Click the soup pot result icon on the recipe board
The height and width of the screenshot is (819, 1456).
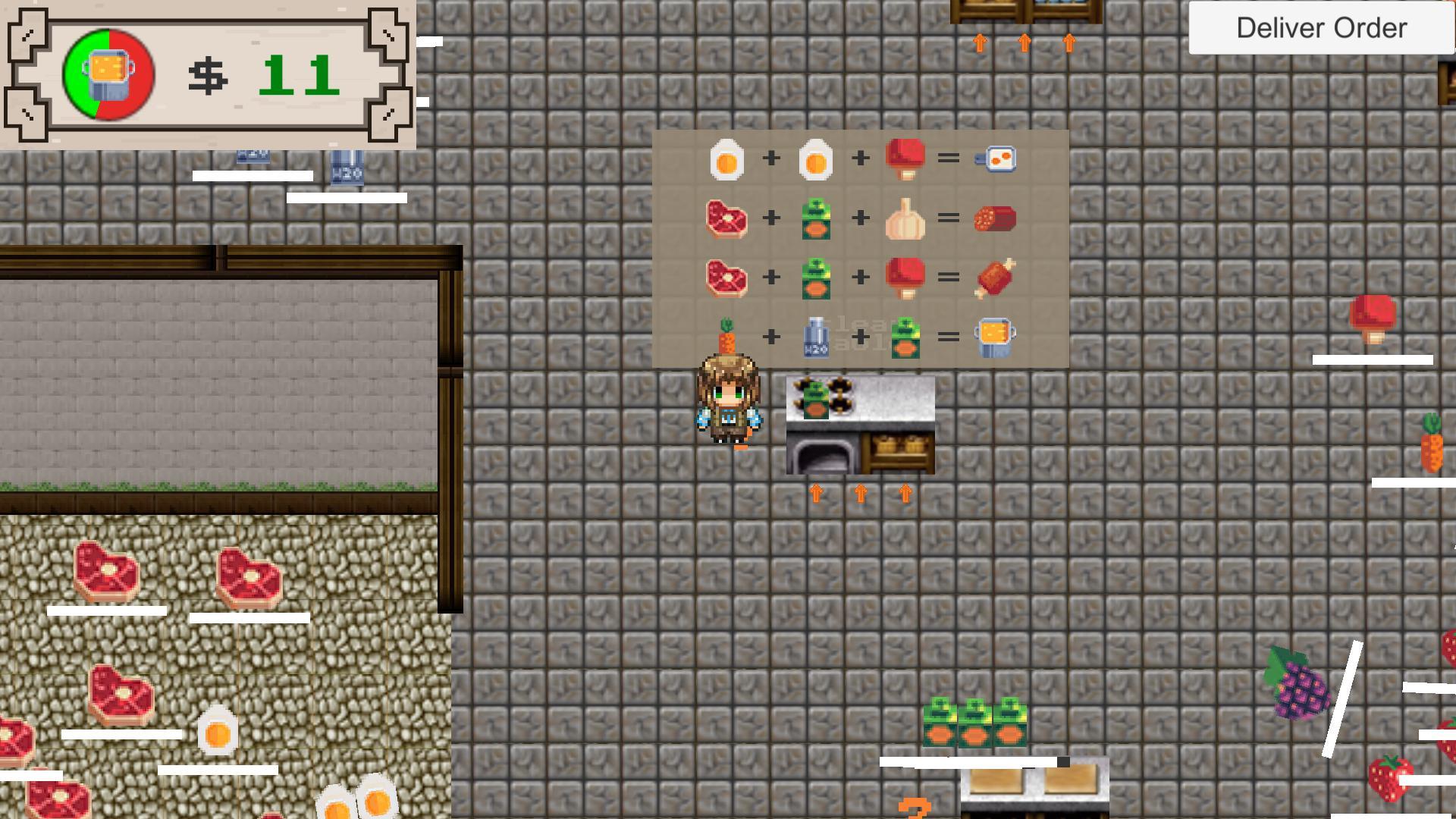pyautogui.click(x=997, y=336)
